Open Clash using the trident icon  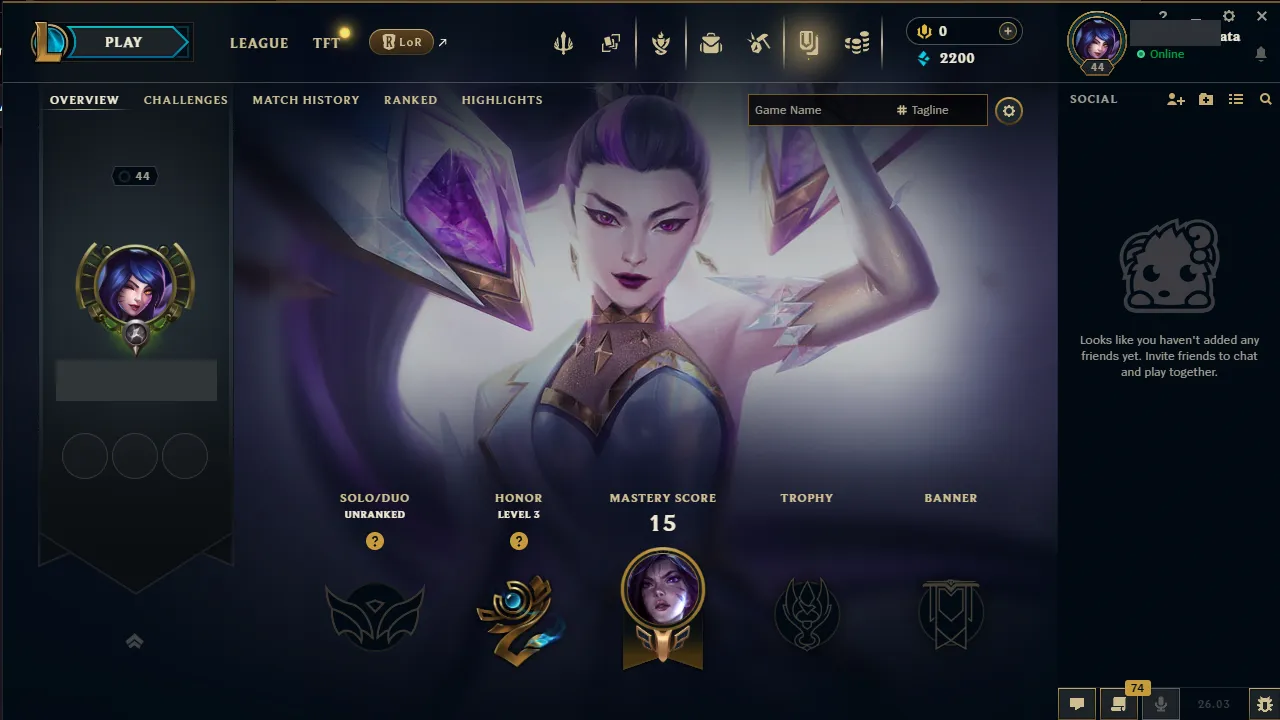(563, 43)
